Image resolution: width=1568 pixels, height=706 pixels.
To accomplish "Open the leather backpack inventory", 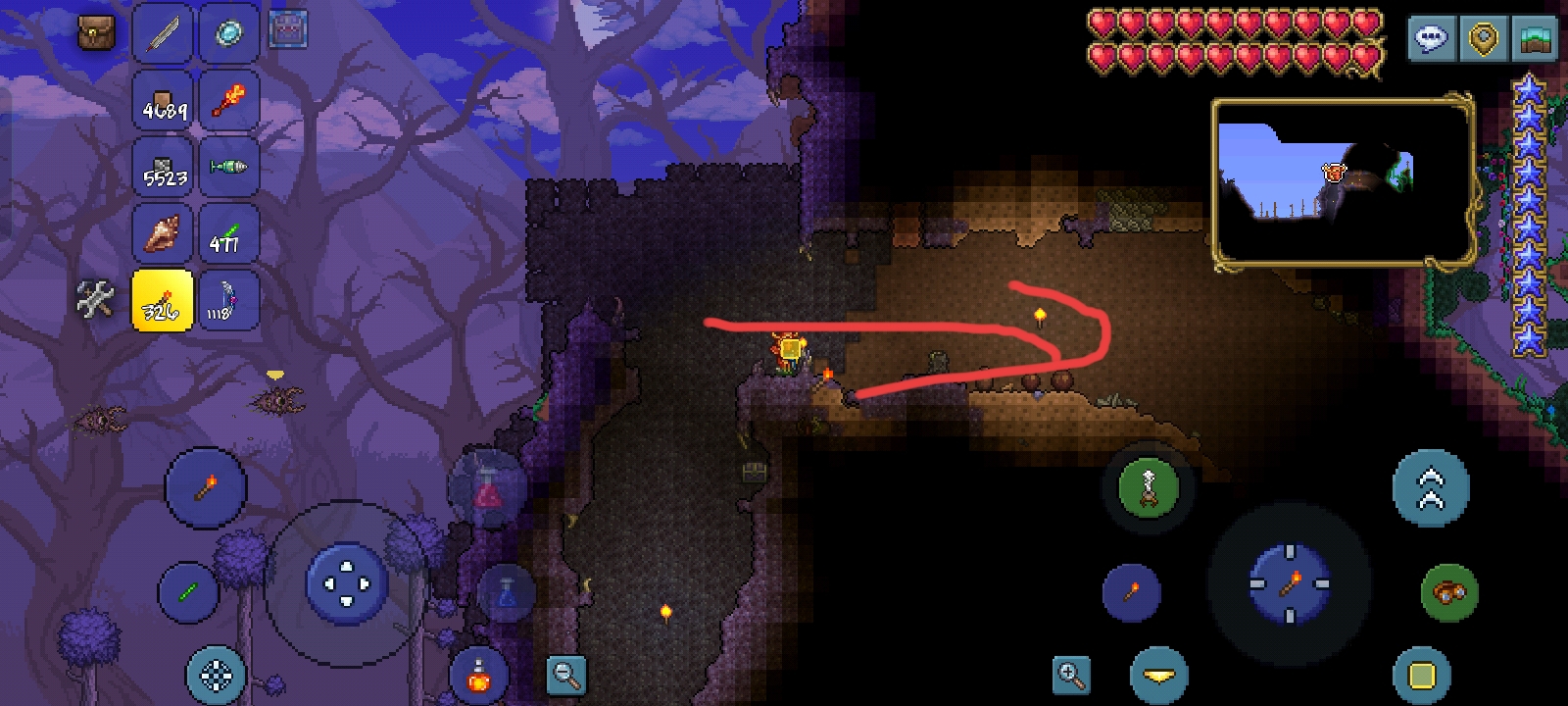I will (x=96, y=33).
